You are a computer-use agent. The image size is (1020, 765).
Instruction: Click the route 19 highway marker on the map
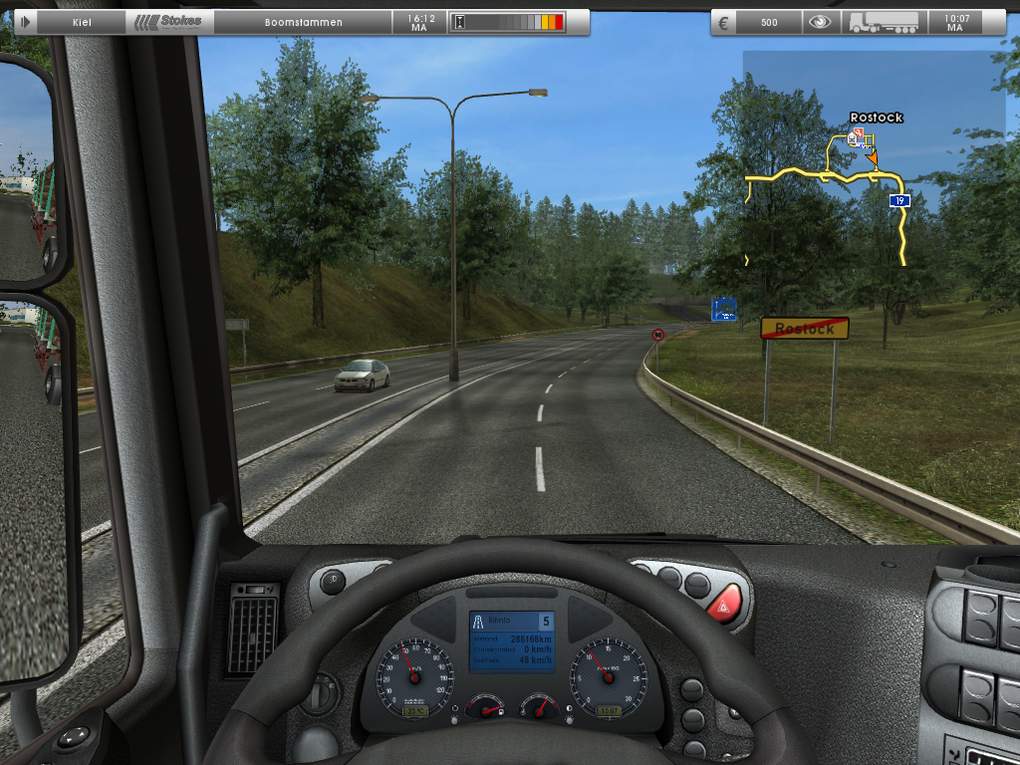click(899, 201)
